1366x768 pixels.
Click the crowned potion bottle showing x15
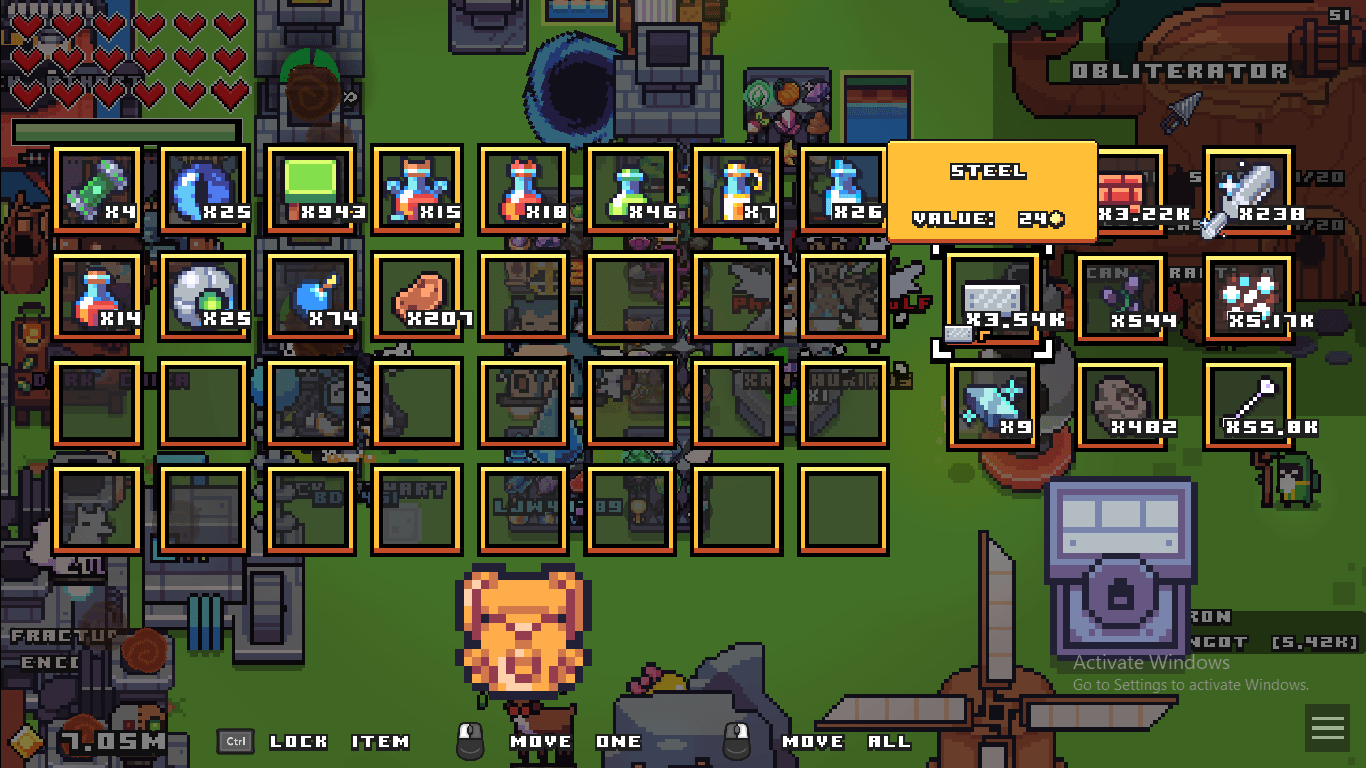pyautogui.click(x=417, y=188)
